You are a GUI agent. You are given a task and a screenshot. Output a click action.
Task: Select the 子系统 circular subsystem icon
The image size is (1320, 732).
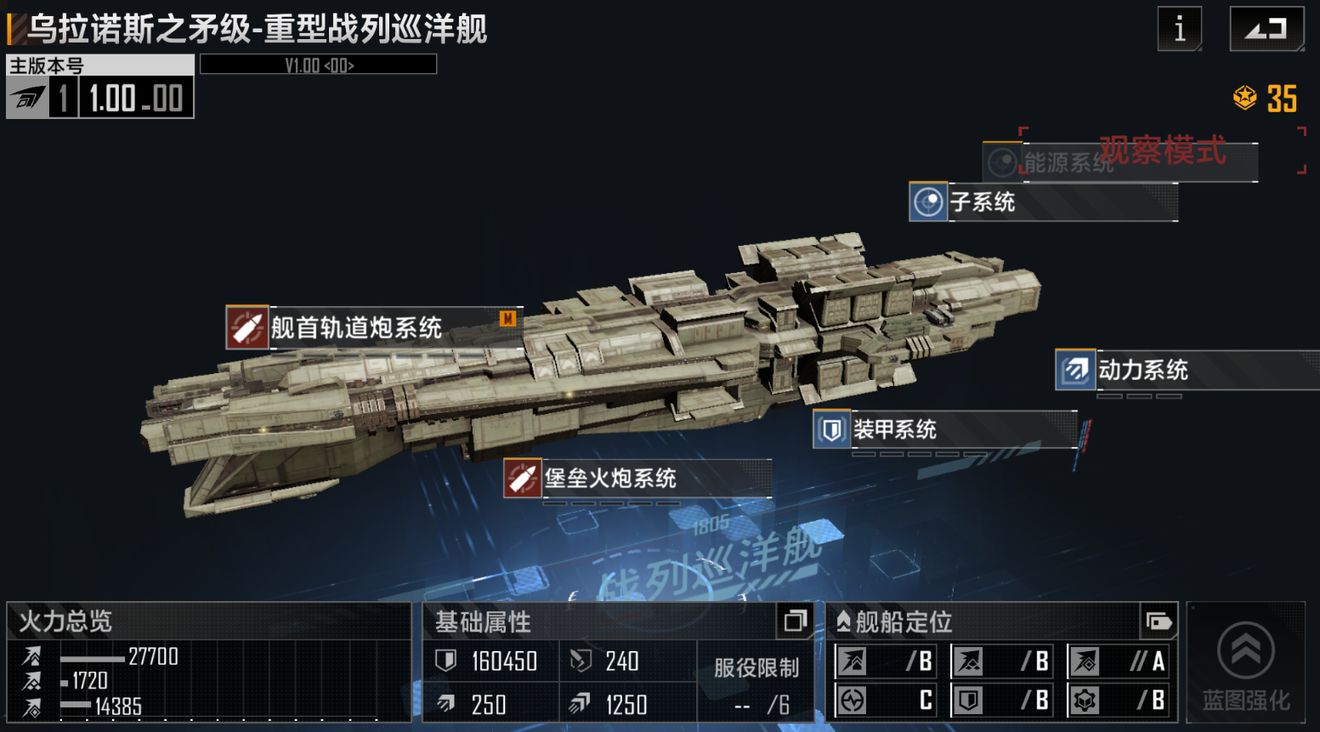pyautogui.click(x=927, y=202)
